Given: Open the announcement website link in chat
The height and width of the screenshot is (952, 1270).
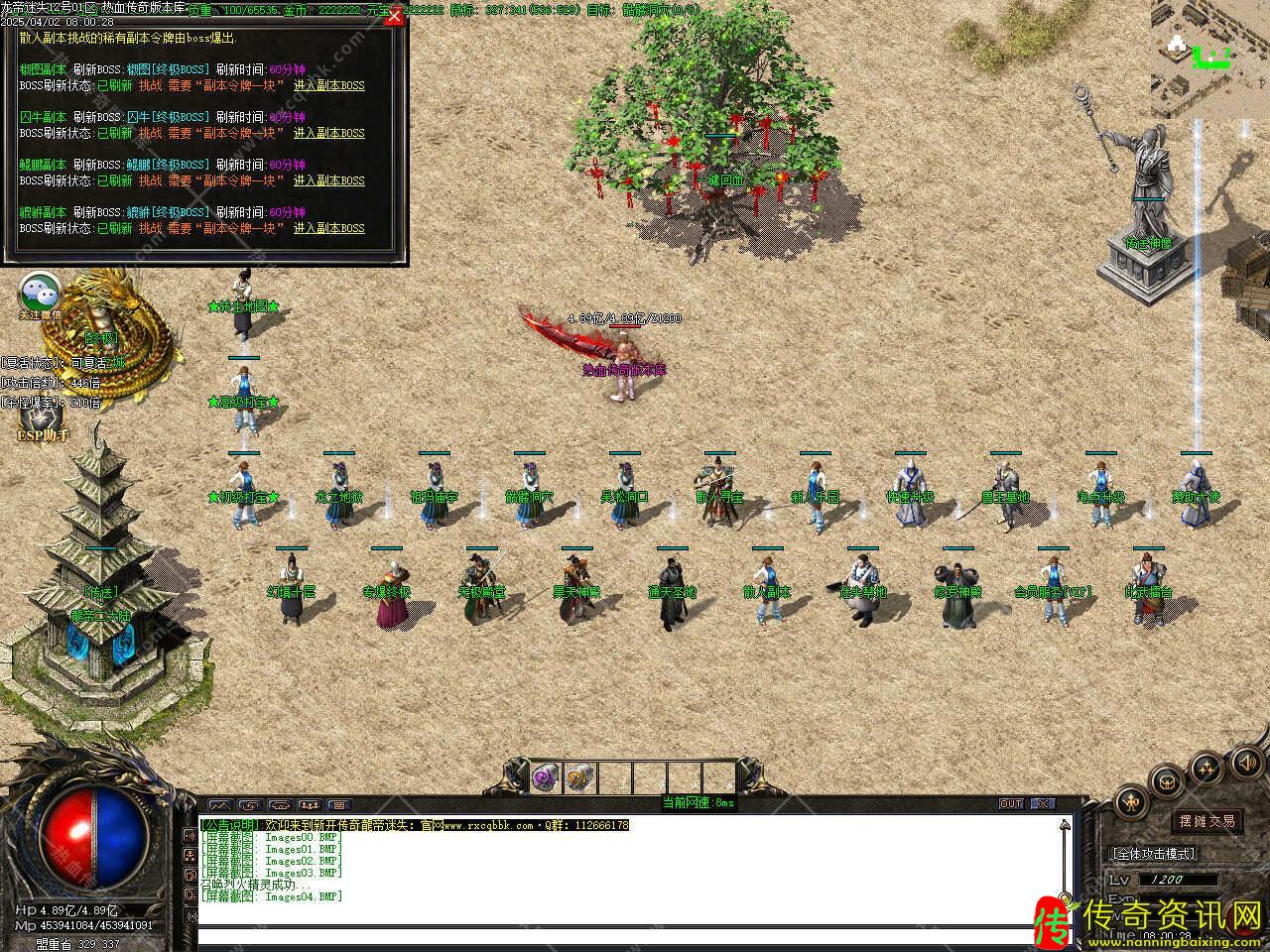Looking at the screenshot, I should point(491,825).
